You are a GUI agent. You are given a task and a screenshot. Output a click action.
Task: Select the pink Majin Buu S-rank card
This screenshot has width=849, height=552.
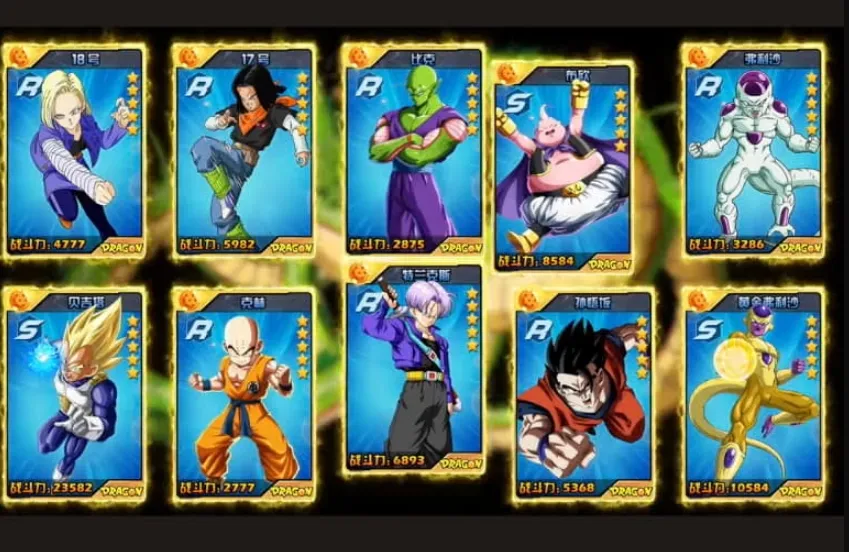tap(563, 167)
